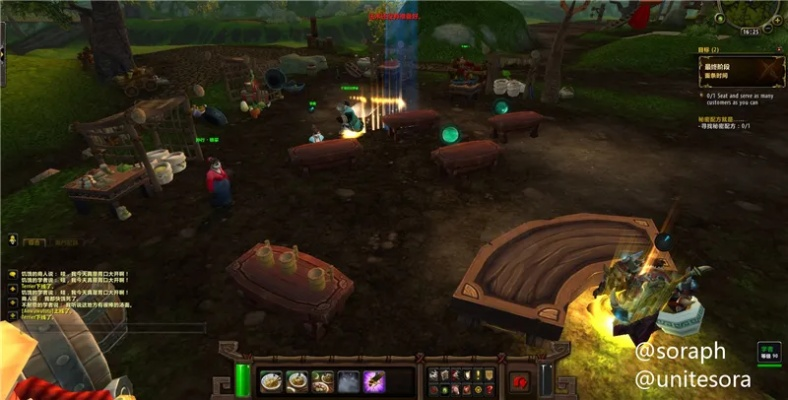Activate the purple glowing ability icon

click(374, 381)
